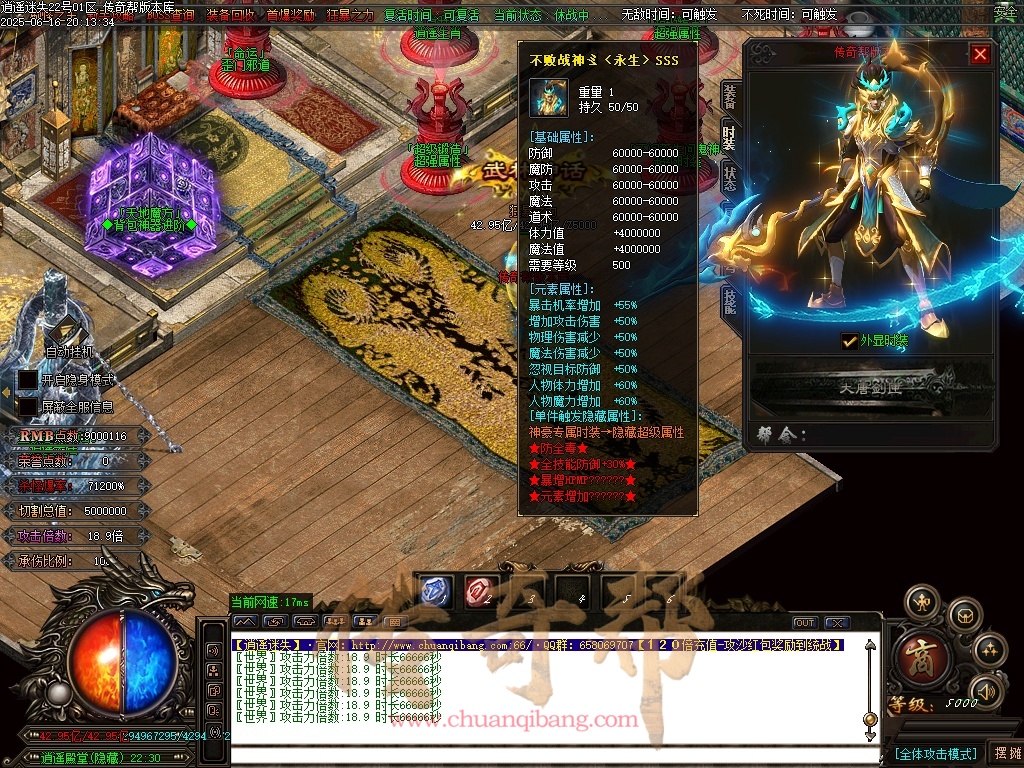Image resolution: width=1024 pixels, height=768 pixels.
Task: Enable the 开启隐身模式 checkbox
Action: tap(28, 380)
